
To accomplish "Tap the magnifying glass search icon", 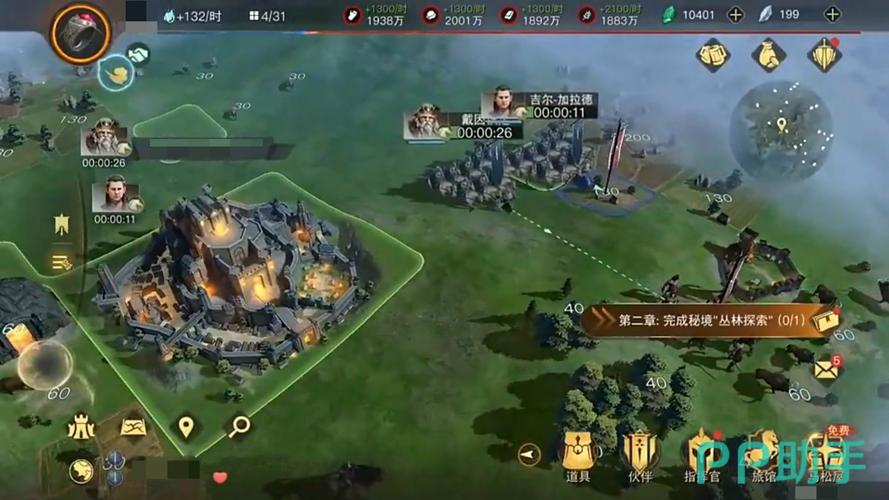I will click(238, 427).
